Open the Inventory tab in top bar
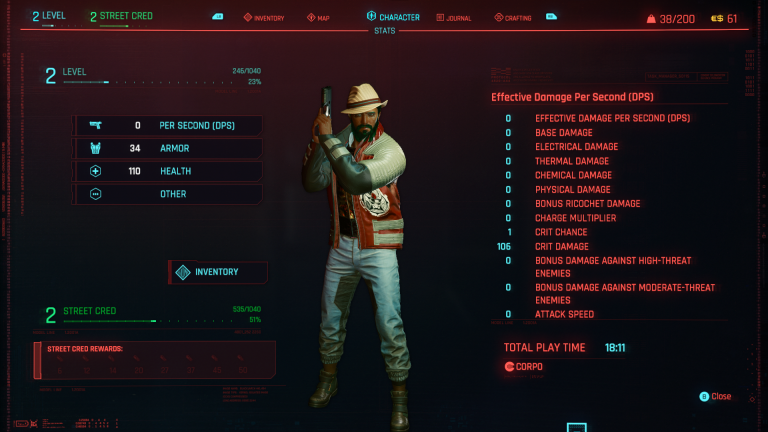The width and height of the screenshot is (768, 432). tap(264, 18)
